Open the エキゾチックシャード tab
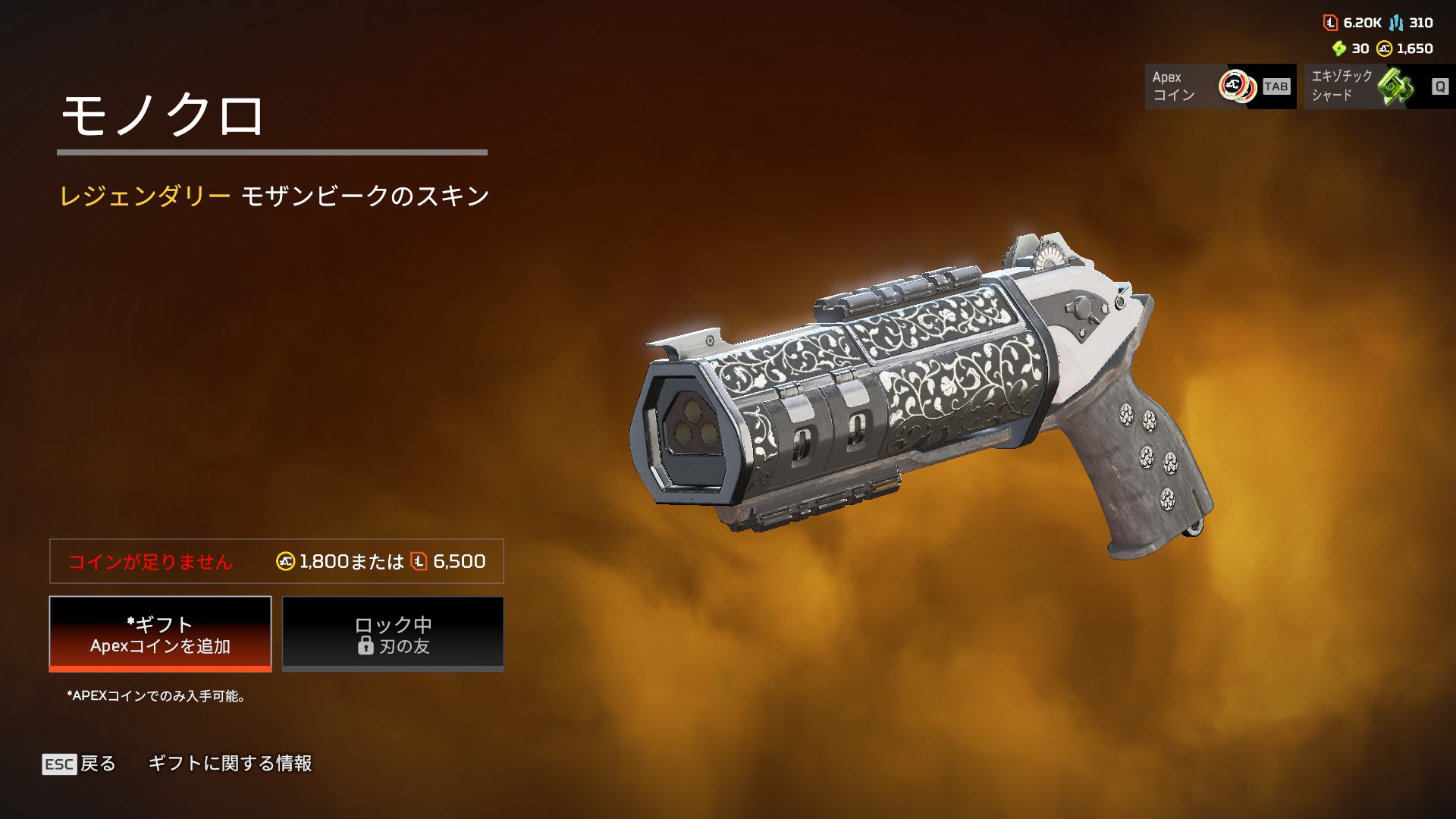Viewport: 1456px width, 819px height. 1378,86
